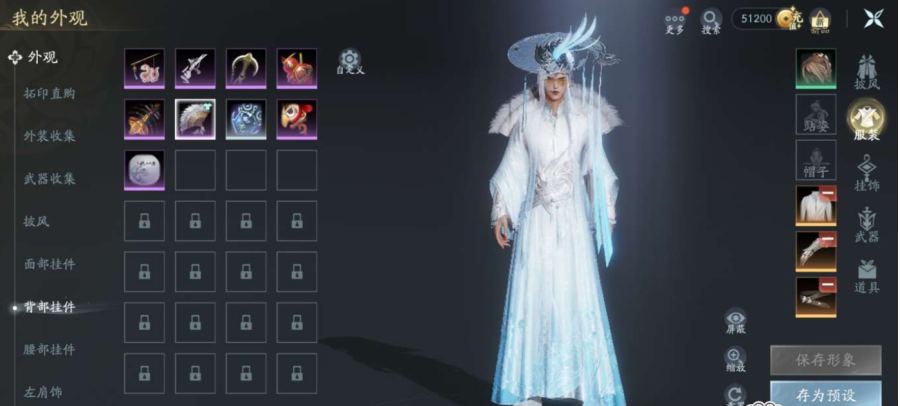Switch to the 挂饰 ornaments tab
Screen dimensions: 900x406
click(x=866, y=172)
